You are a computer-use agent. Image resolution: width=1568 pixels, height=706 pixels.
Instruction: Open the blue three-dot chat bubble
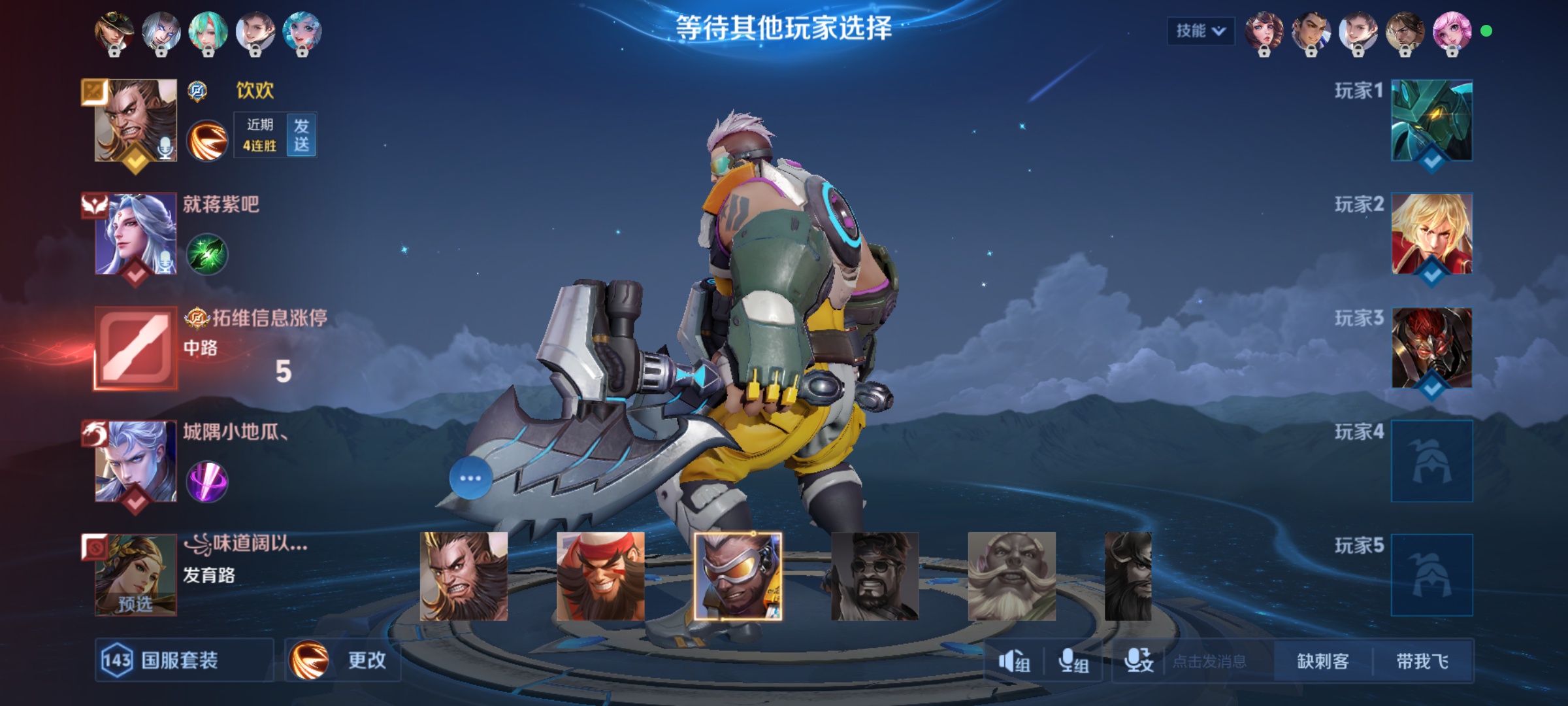470,478
